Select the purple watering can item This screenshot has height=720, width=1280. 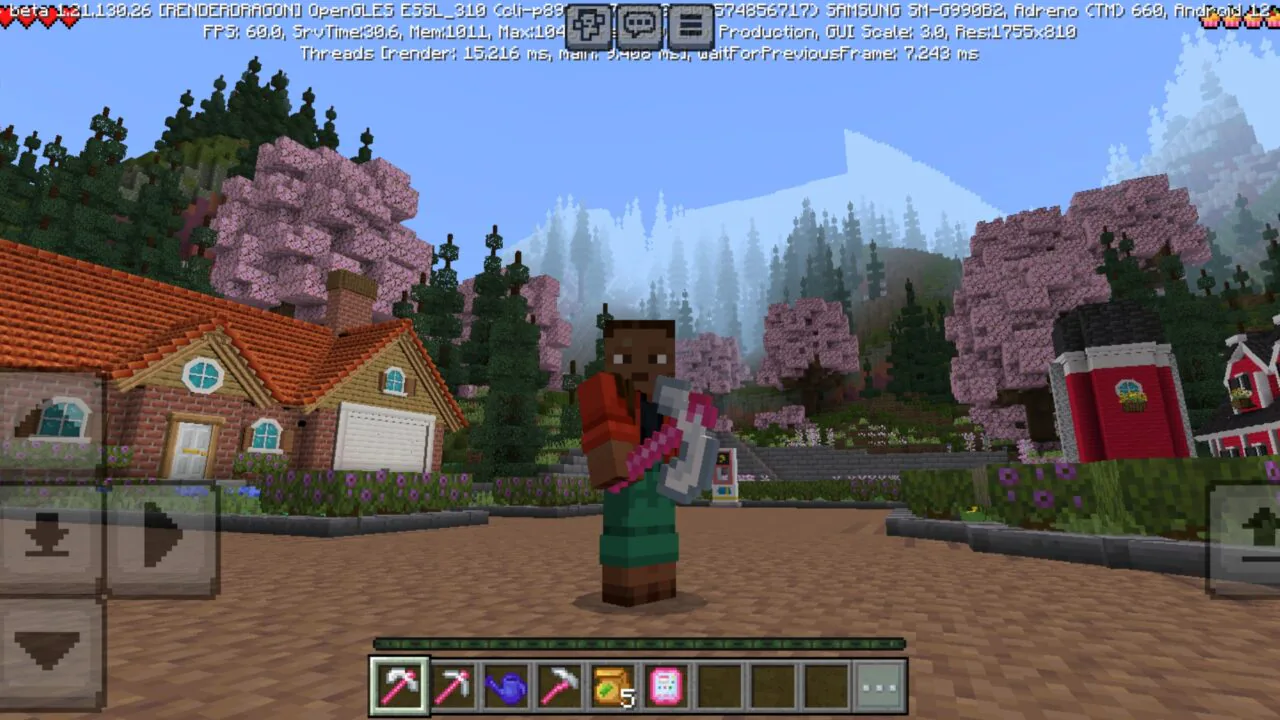pos(507,684)
